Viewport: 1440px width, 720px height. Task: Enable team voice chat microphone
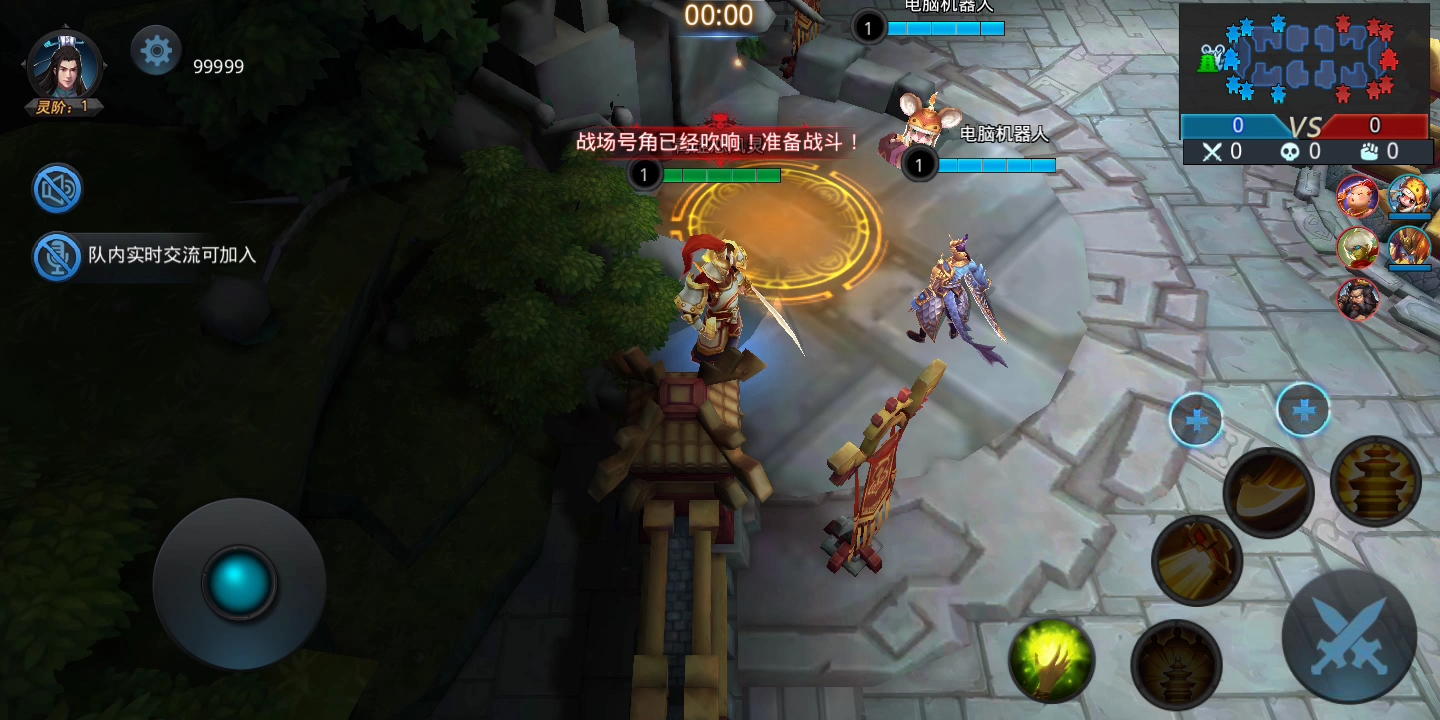[x=57, y=256]
